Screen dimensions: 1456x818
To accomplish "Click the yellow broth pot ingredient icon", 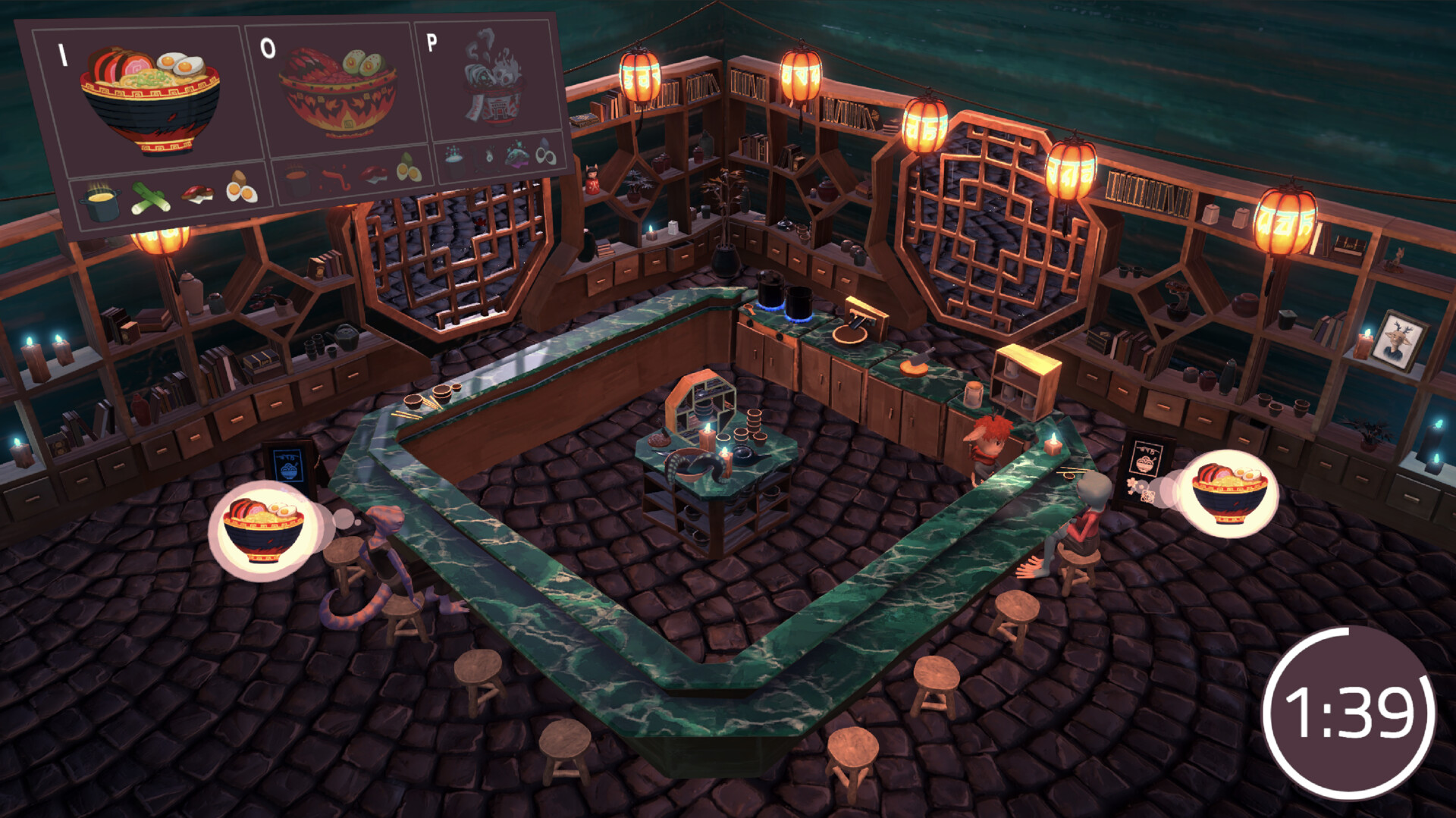I will point(101,201).
